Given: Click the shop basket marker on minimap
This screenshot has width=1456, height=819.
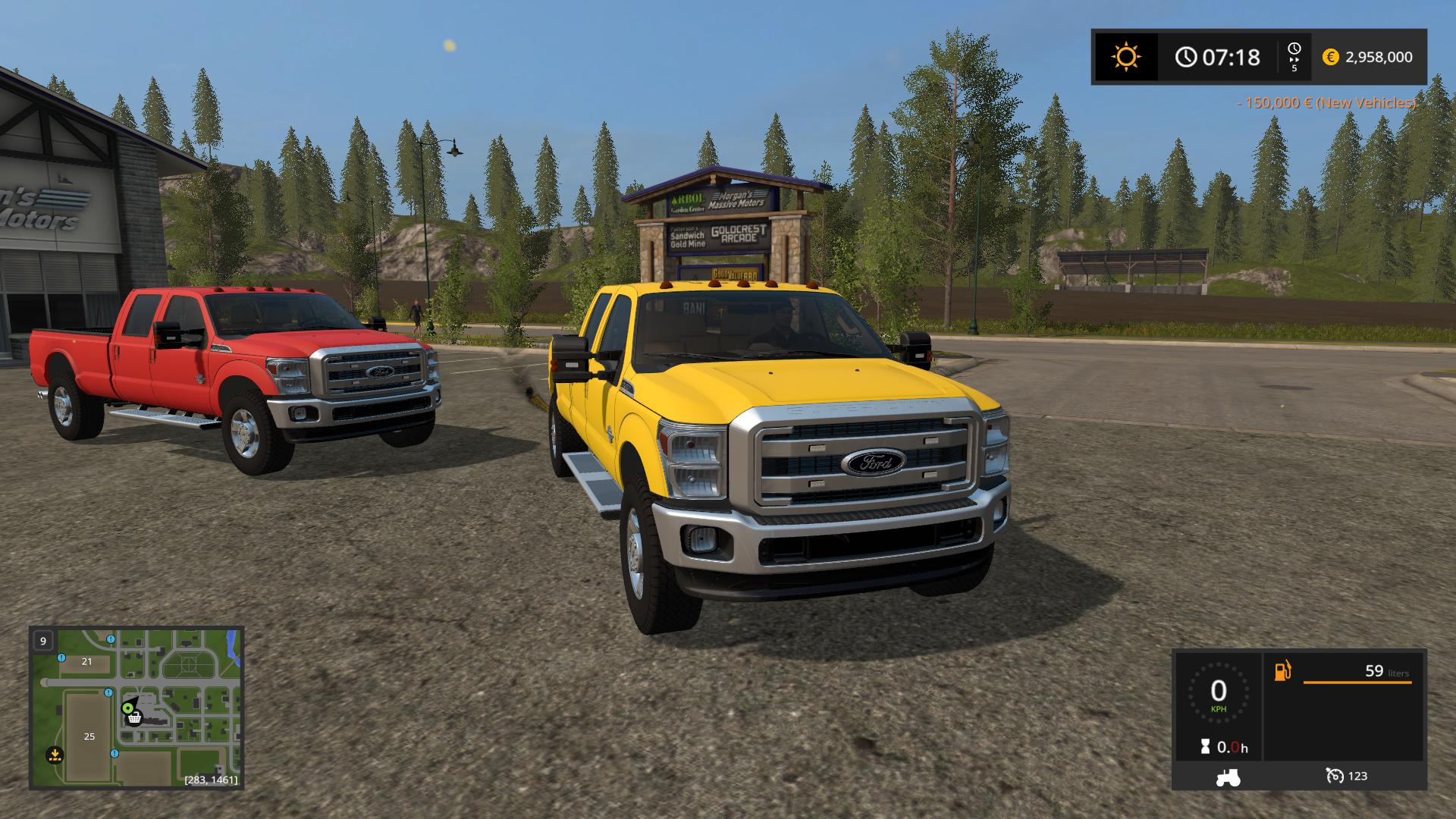Looking at the screenshot, I should coord(134,717).
